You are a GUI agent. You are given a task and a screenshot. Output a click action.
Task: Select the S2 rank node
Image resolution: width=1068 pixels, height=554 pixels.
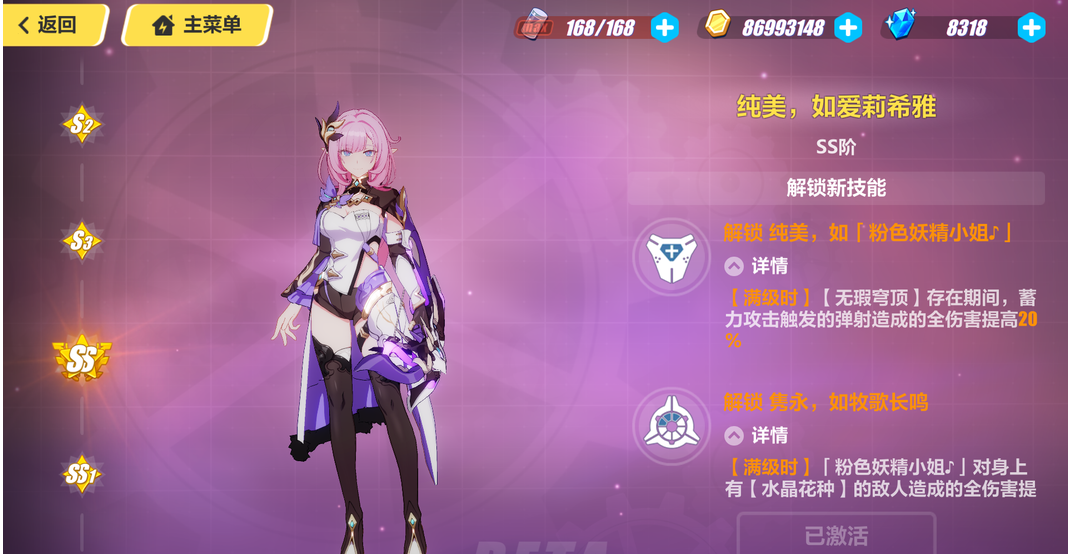82,125
